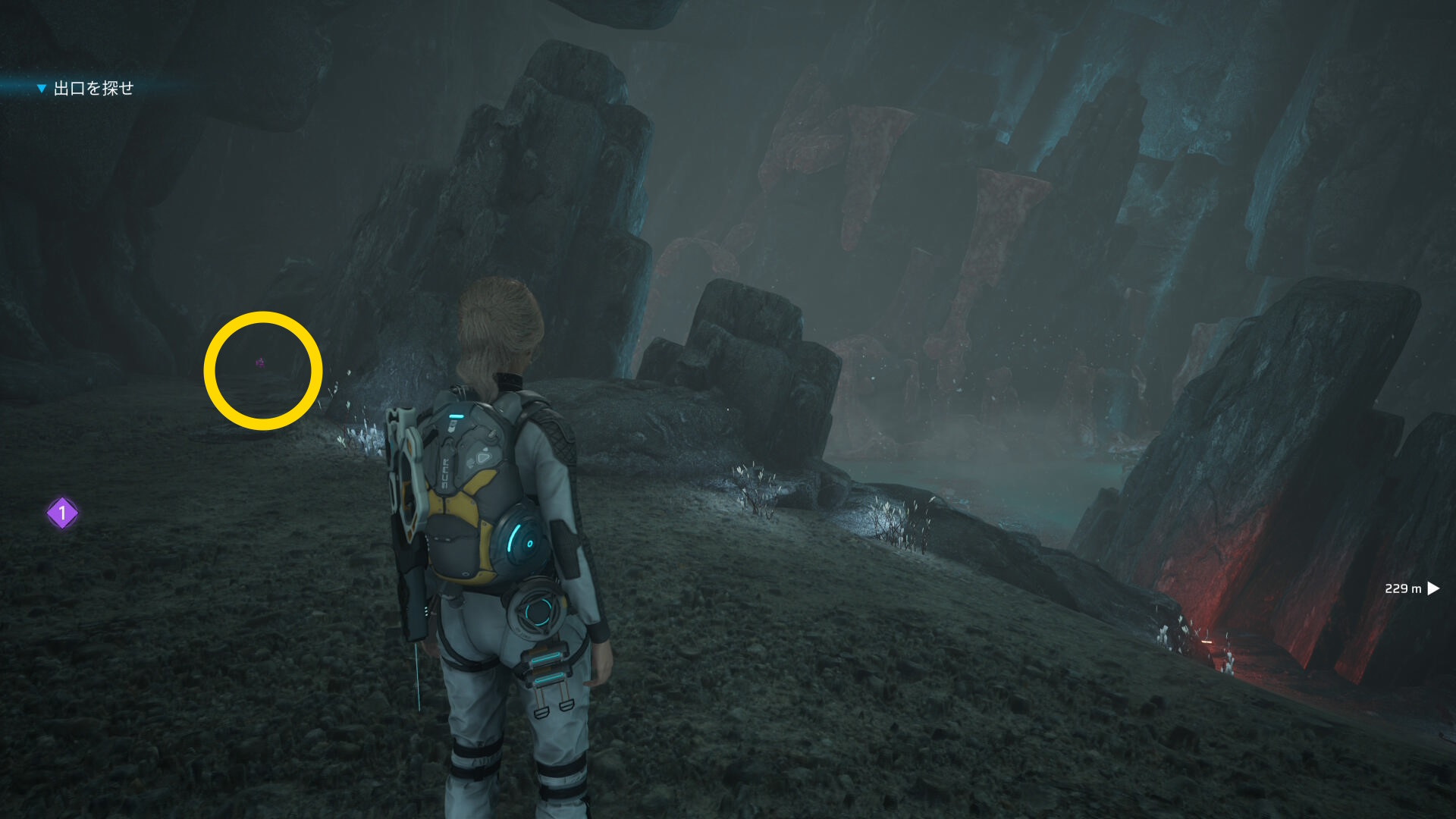Screen dimensions: 1456x819
Task: Click the purple diamond icon numbered 1
Action: 62,513
